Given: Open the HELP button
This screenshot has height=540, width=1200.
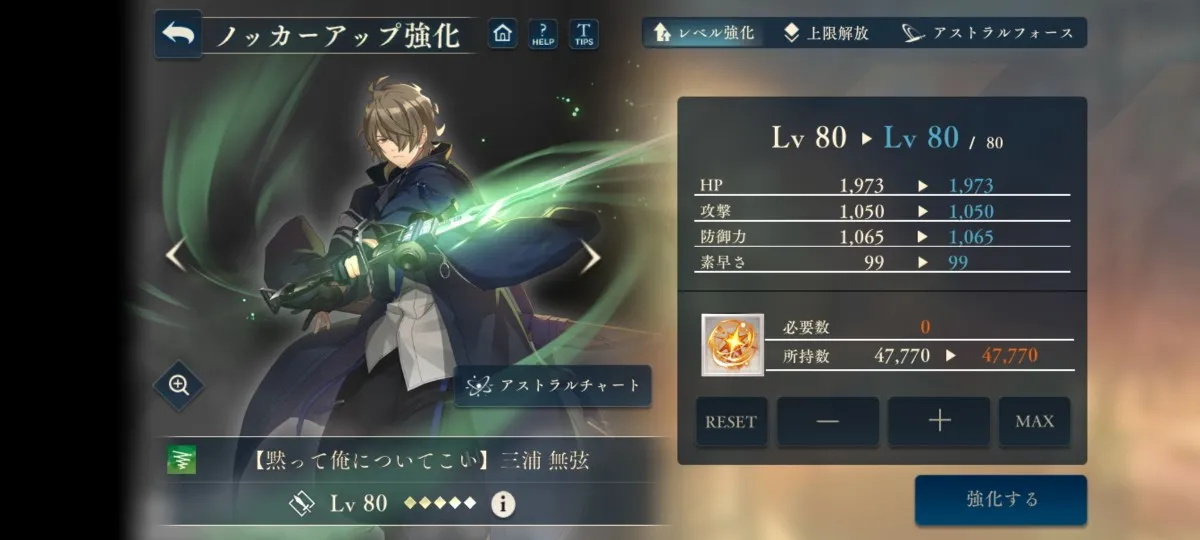Looking at the screenshot, I should click(543, 34).
